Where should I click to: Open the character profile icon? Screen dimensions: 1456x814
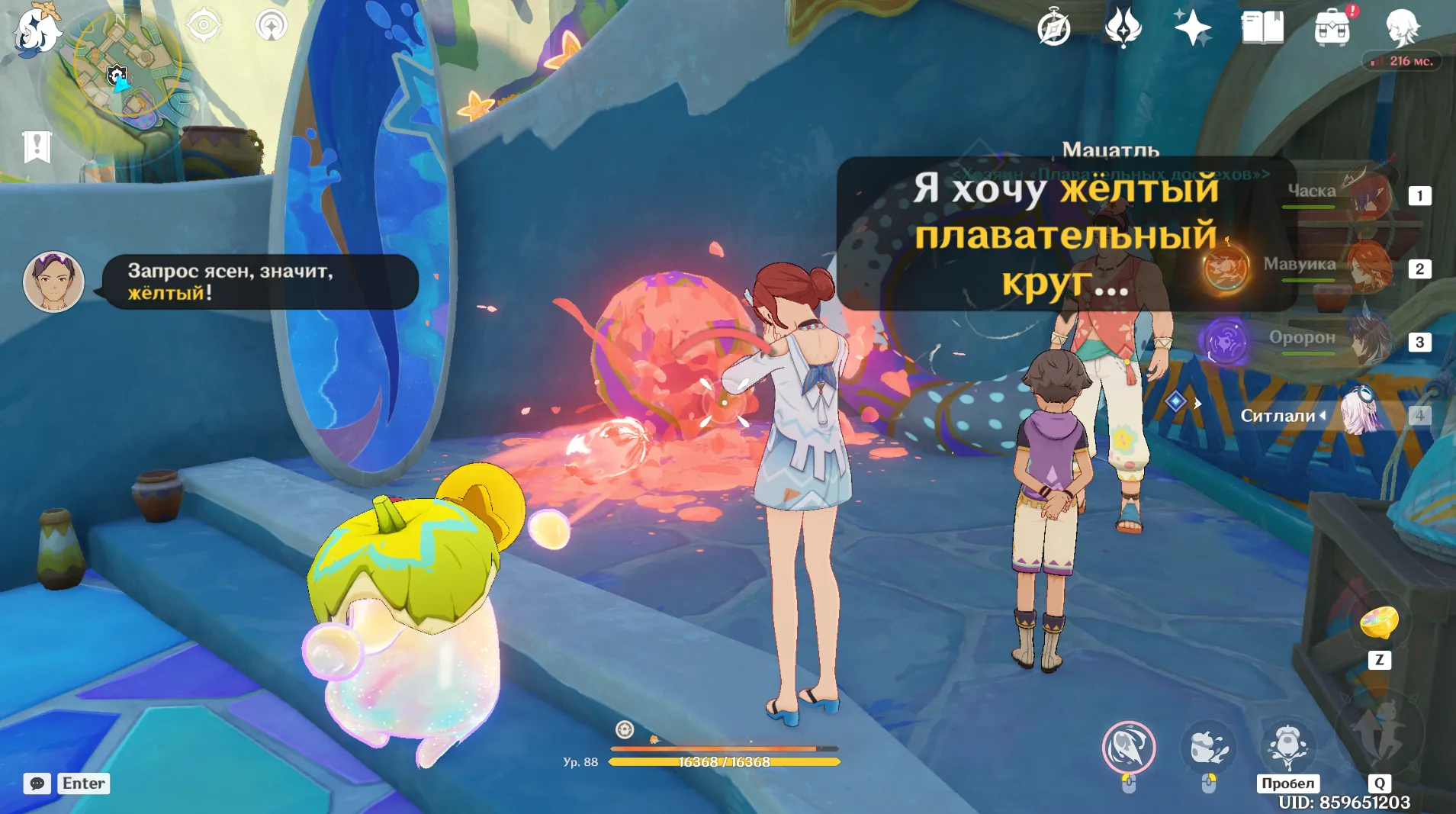1402,29
